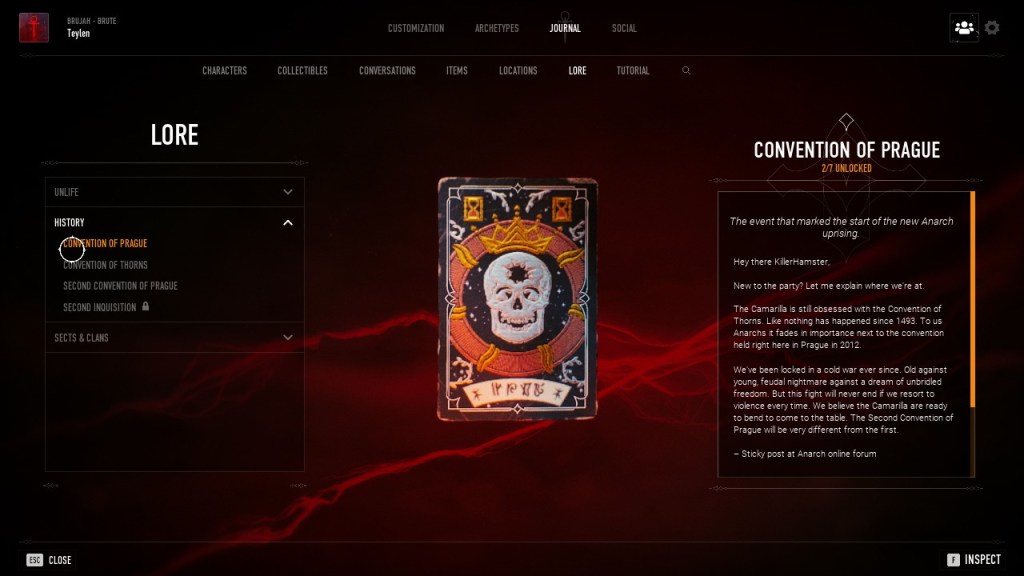Open the players group icon

coord(964,28)
